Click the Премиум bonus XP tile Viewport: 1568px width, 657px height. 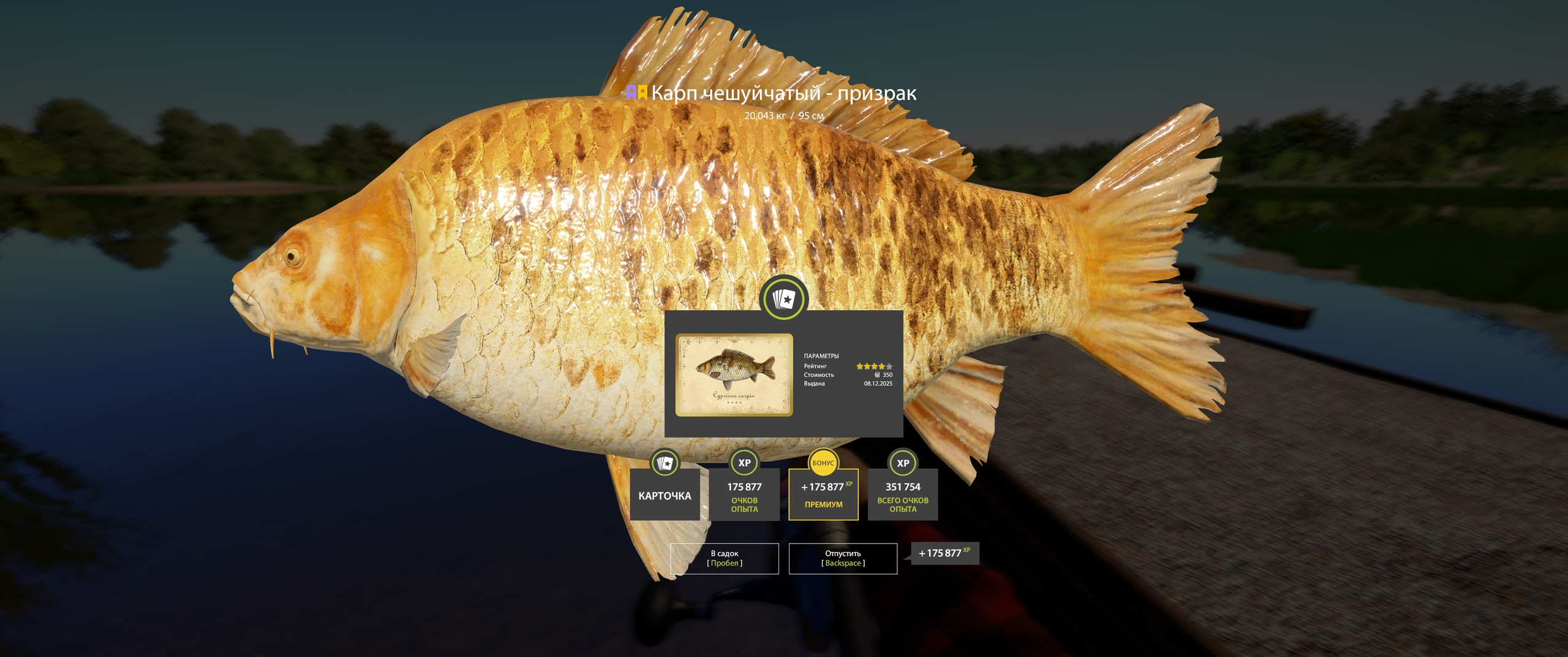pyautogui.click(x=823, y=495)
